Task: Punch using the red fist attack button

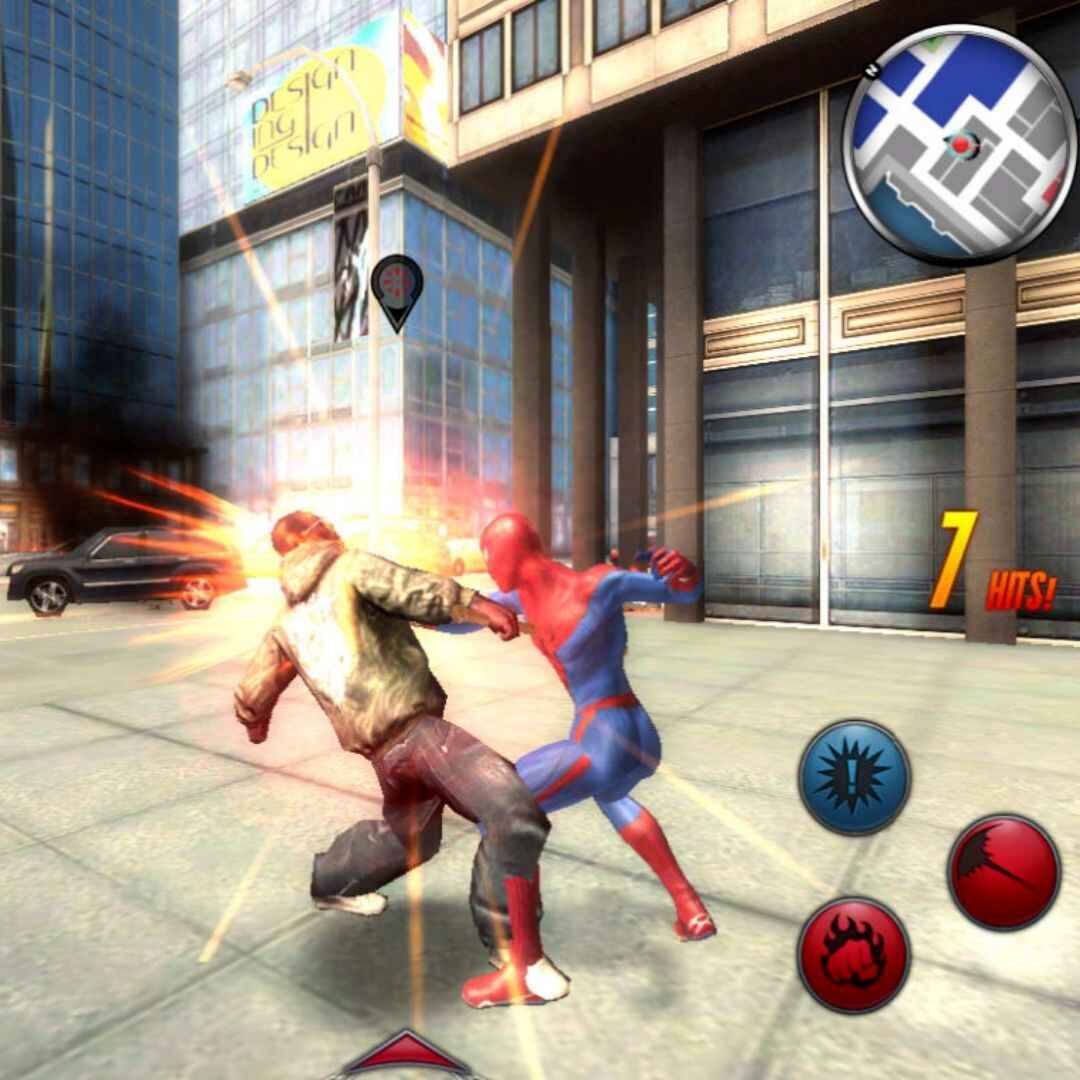Action: coord(853,953)
